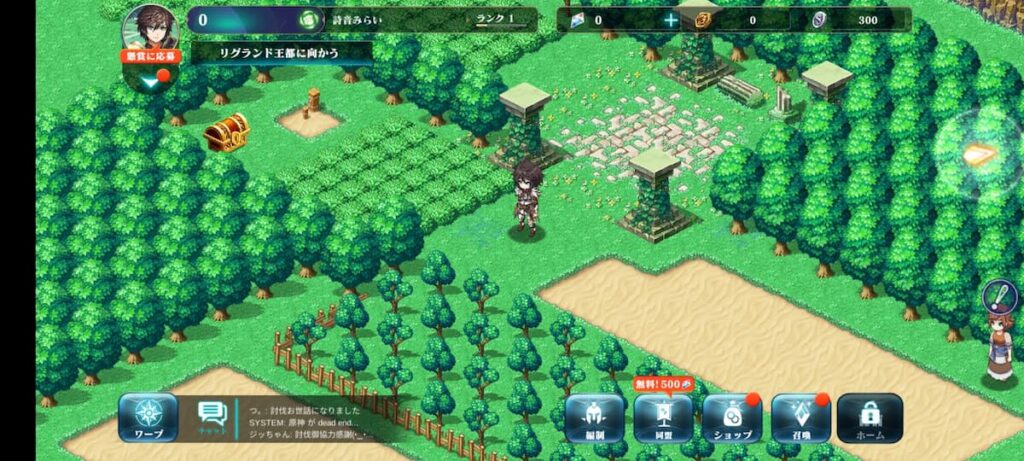
Task: Open the ワープ warp menu
Action: (x=148, y=418)
